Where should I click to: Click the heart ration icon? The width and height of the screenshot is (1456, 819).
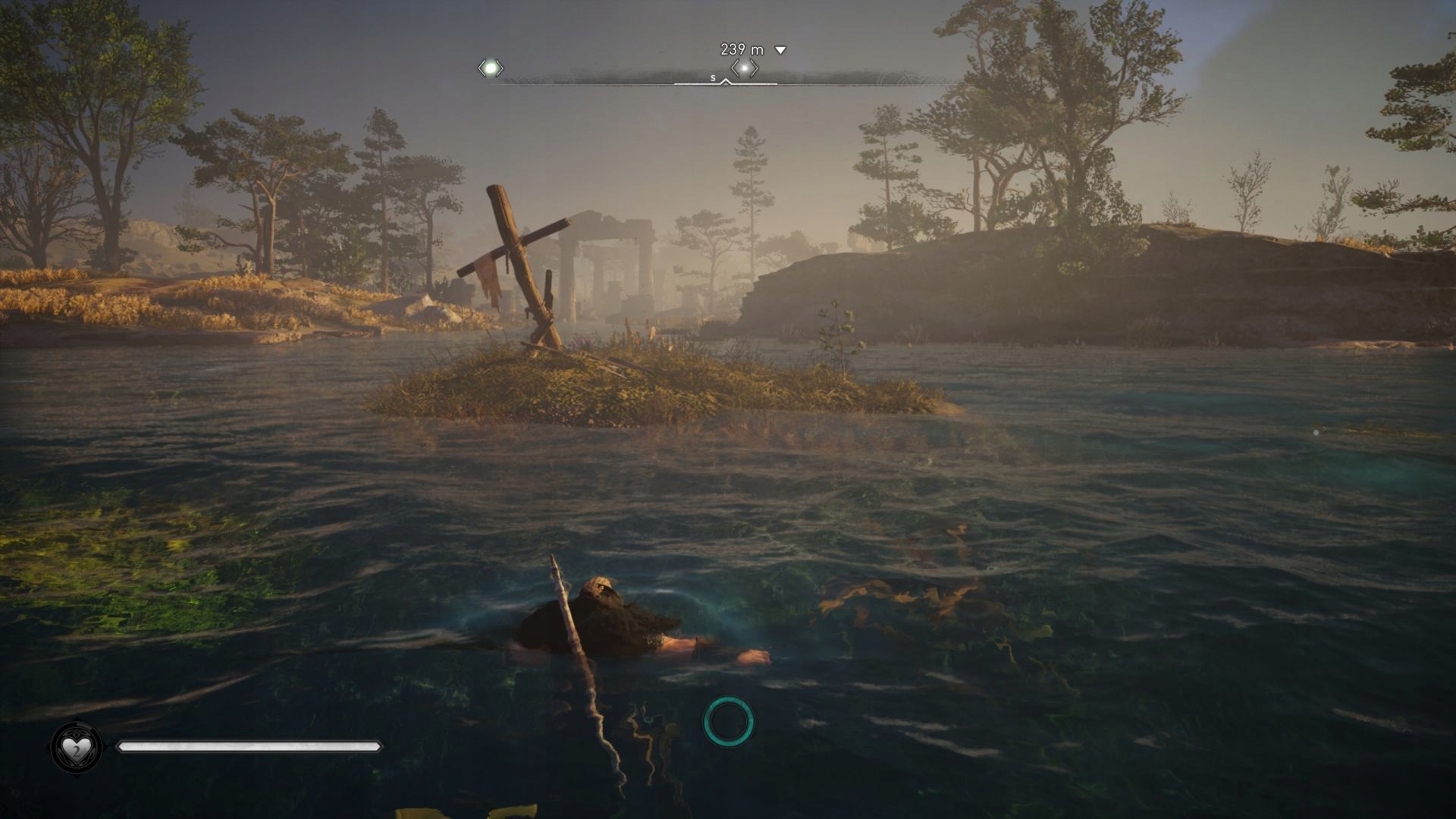(x=76, y=748)
